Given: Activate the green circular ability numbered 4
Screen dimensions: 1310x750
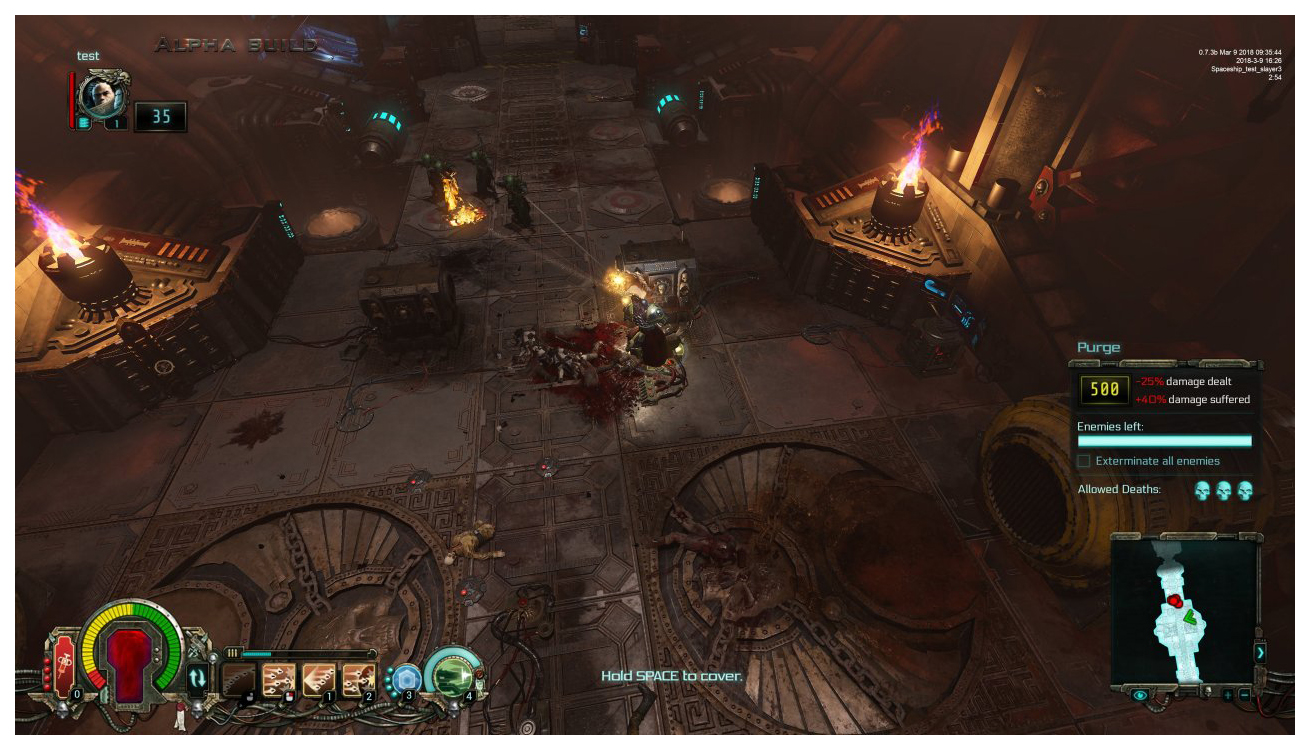Looking at the screenshot, I should [x=451, y=673].
